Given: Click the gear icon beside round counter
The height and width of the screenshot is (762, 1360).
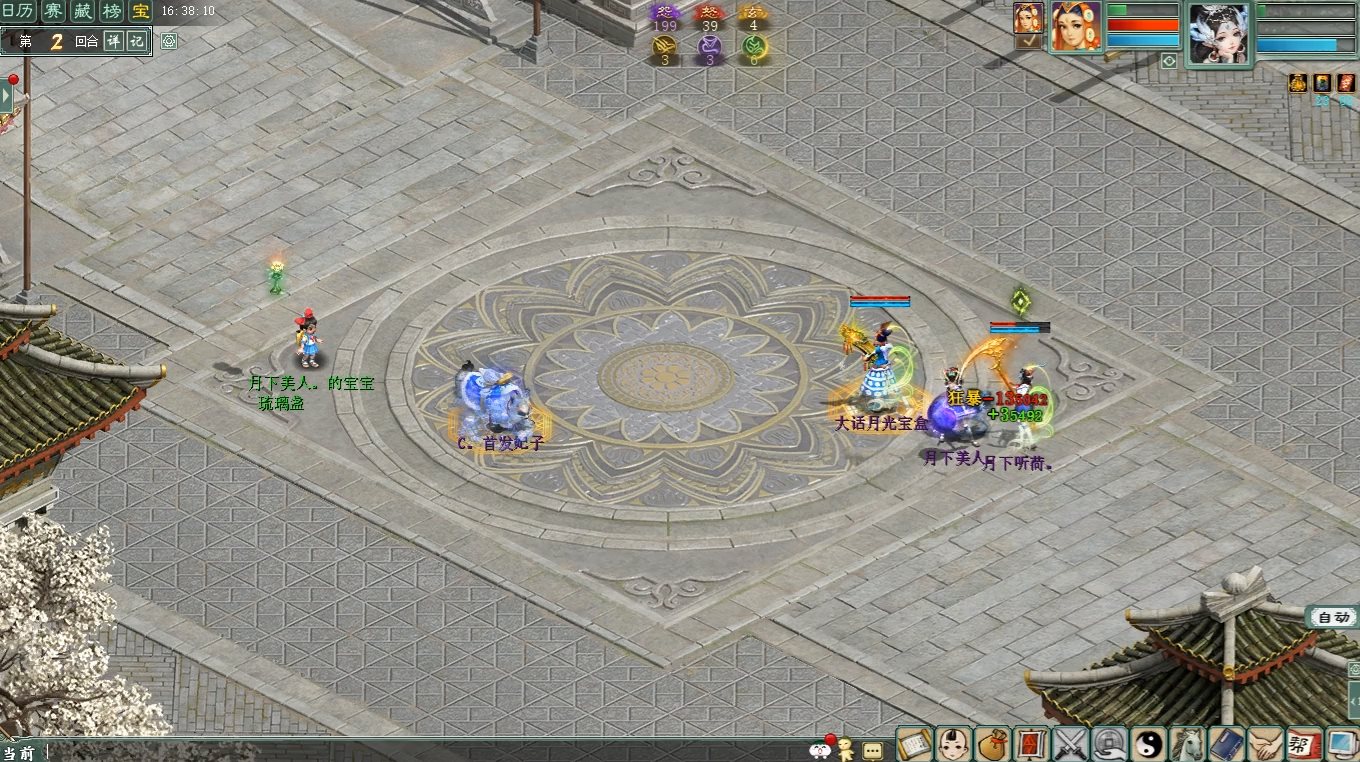Looking at the screenshot, I should coord(169,41).
